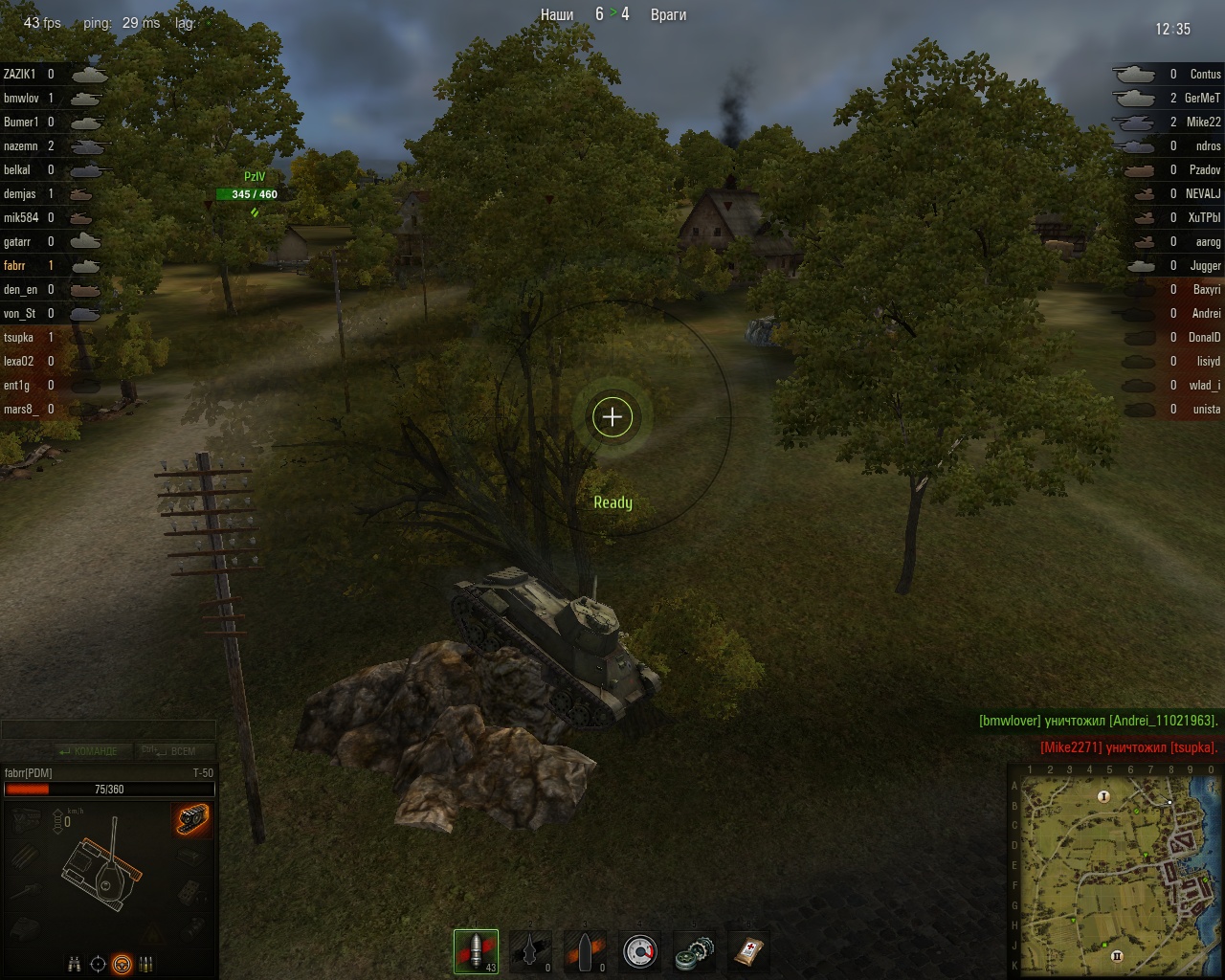Select player fabrr in the allied team list
This screenshot has height=980, width=1225.
click(15, 266)
